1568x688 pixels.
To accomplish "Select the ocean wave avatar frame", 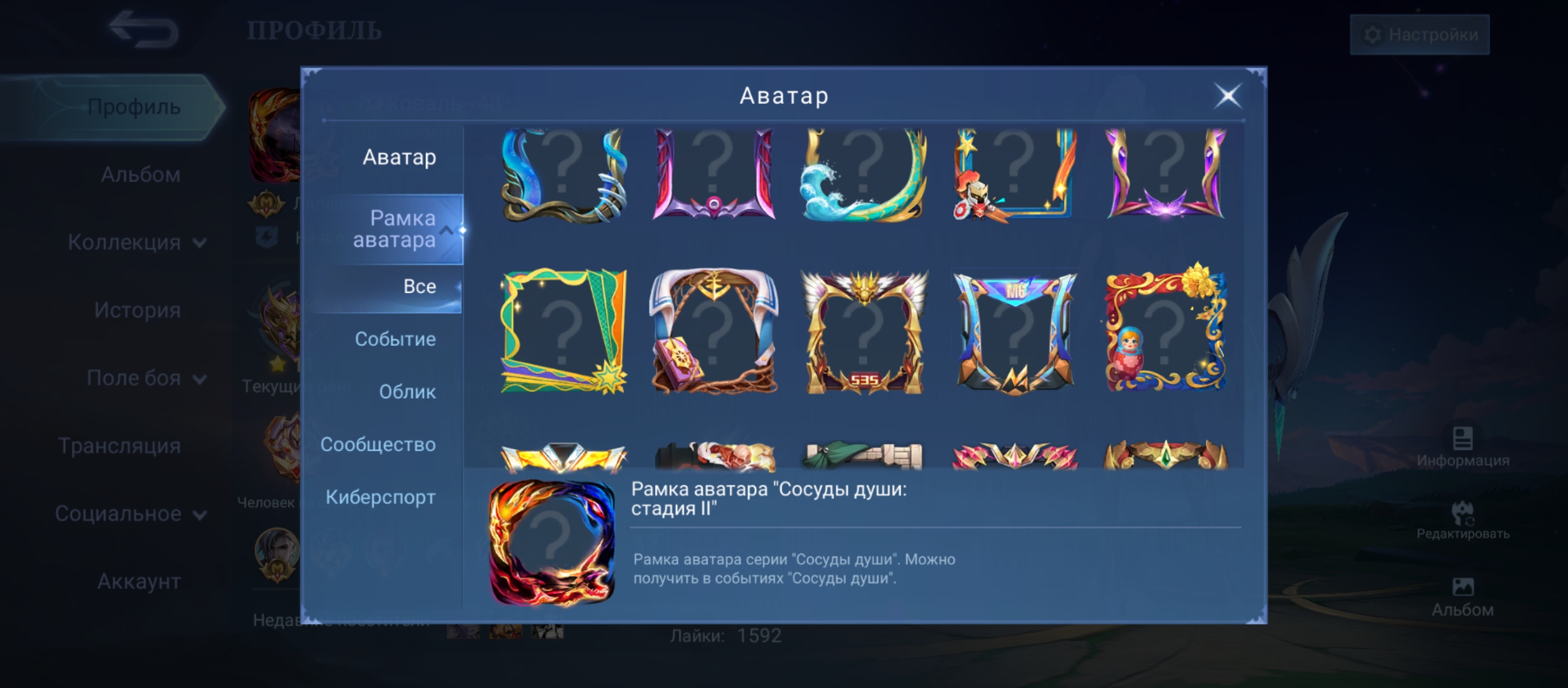I will coord(864,175).
